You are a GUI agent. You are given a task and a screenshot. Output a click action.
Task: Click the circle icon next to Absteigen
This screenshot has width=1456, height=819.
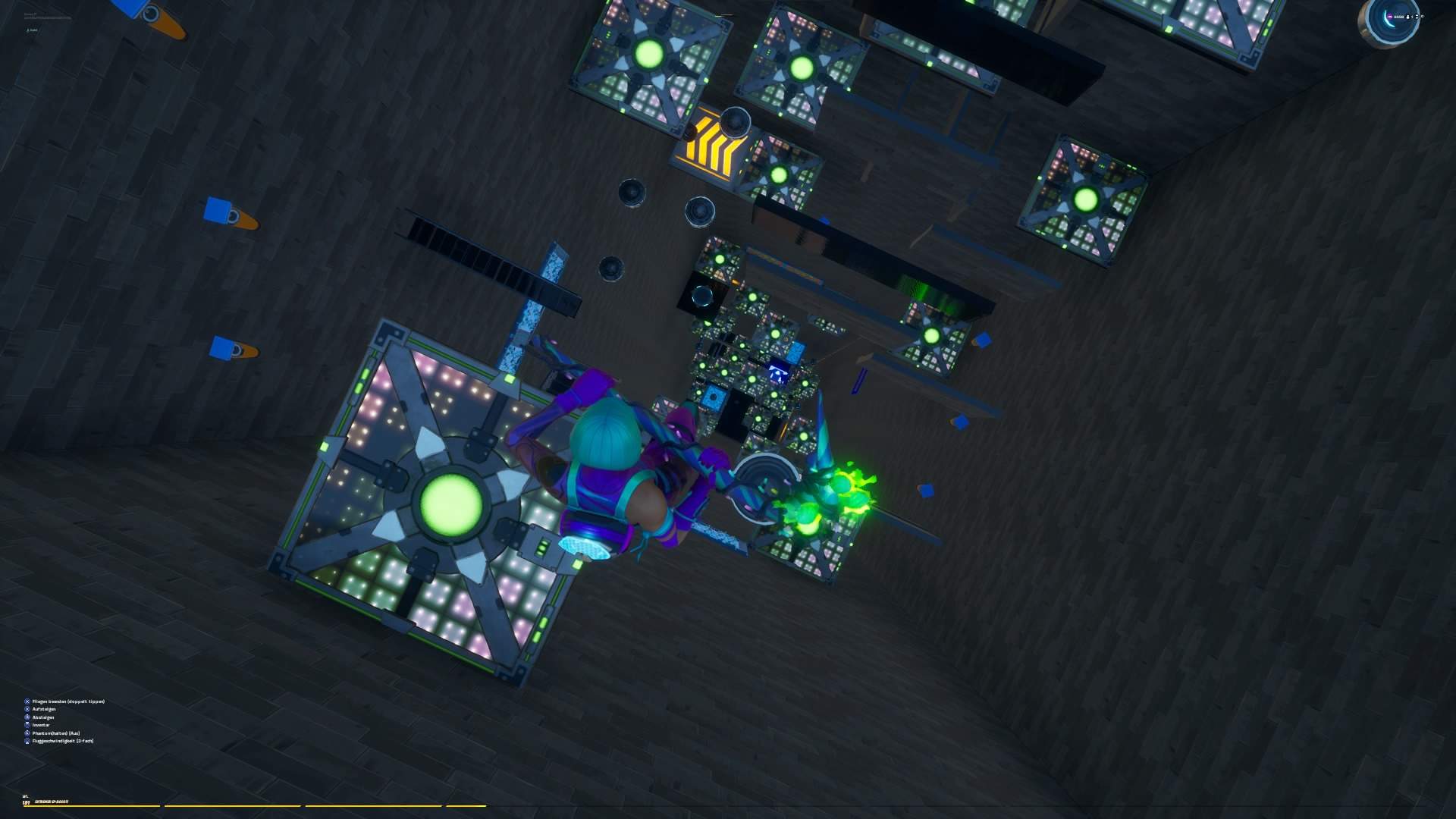coord(27,717)
